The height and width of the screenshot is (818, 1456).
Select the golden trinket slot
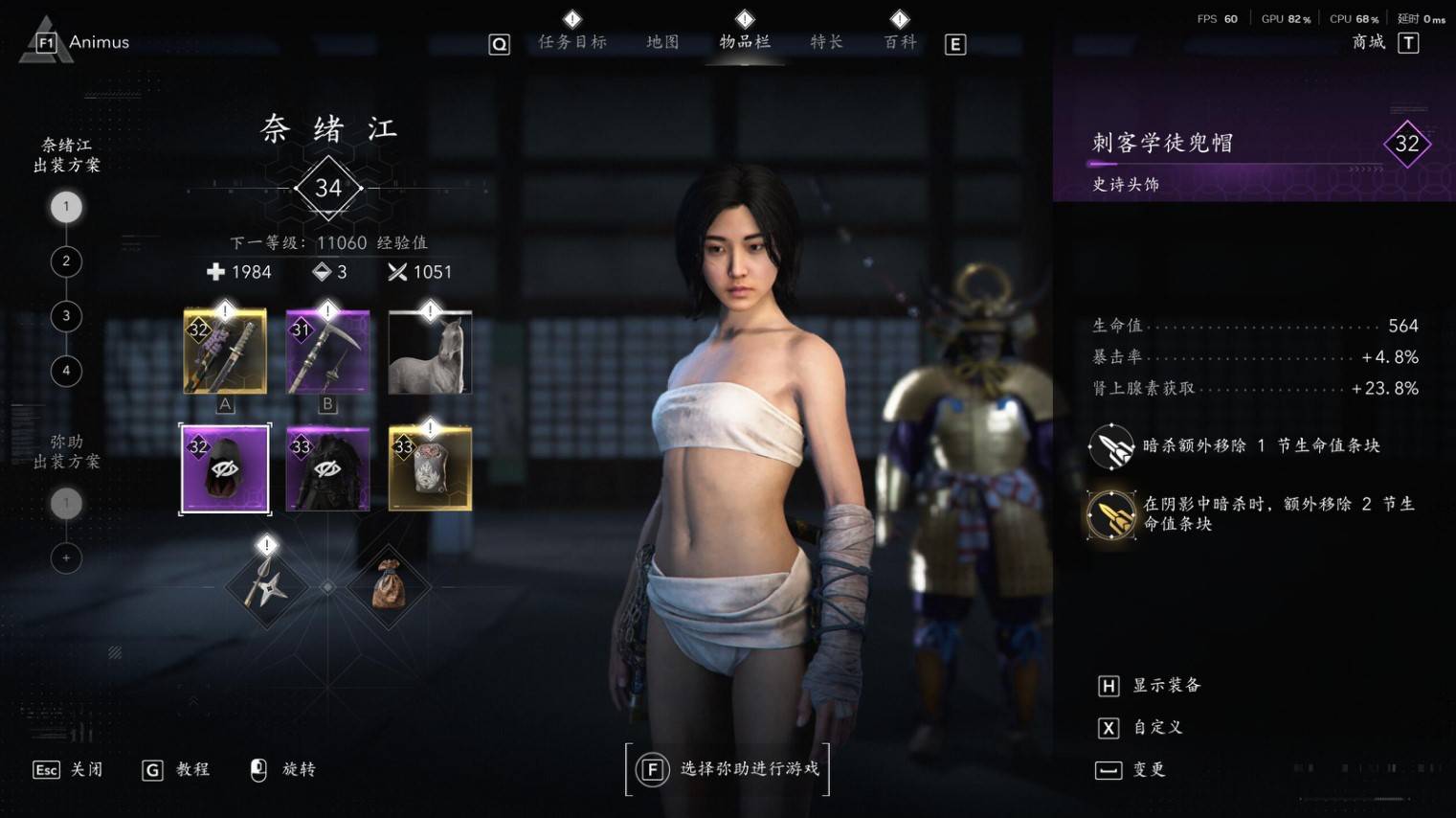[430, 469]
